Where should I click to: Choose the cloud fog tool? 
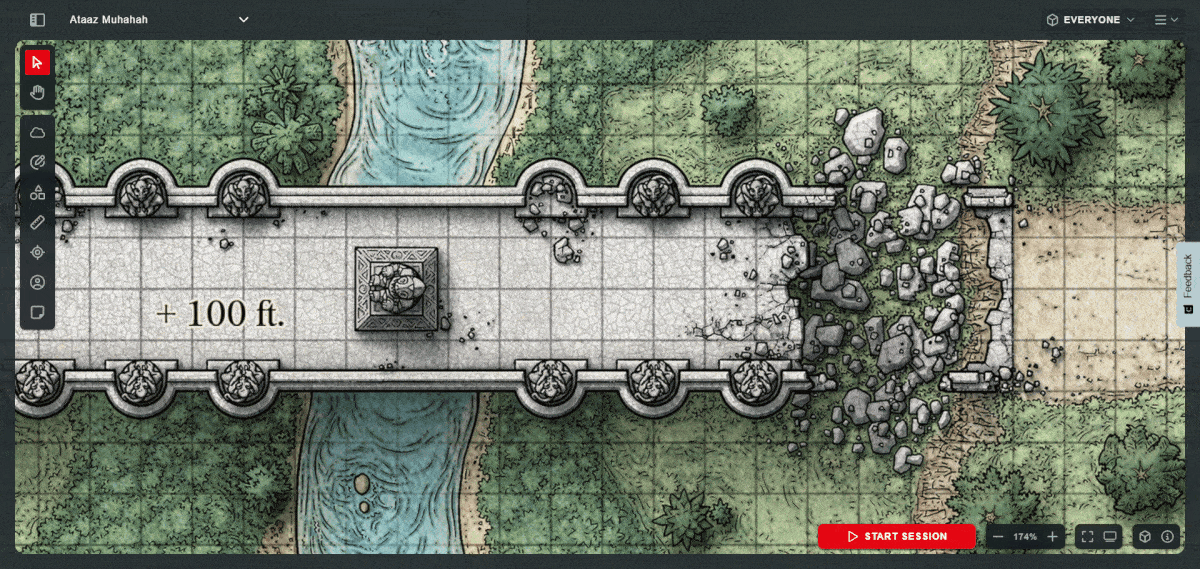37,132
